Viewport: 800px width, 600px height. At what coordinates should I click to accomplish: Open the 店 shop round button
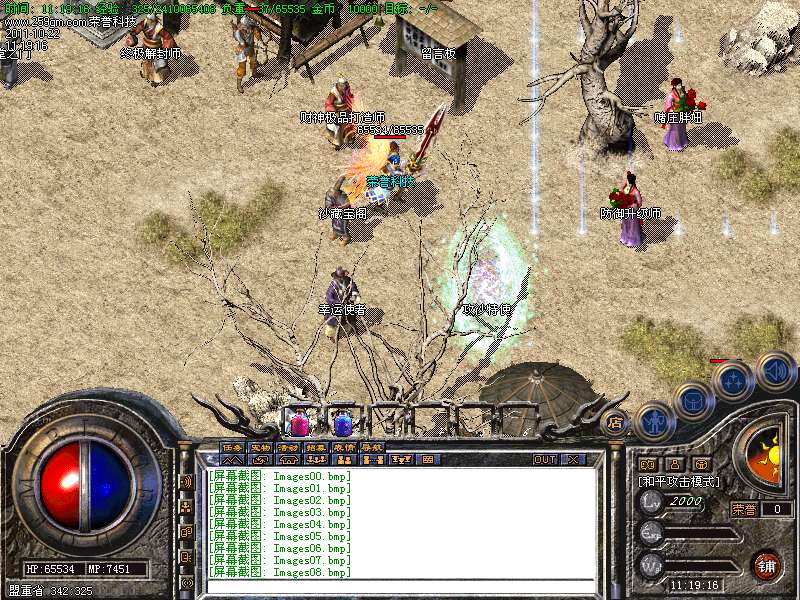click(615, 422)
